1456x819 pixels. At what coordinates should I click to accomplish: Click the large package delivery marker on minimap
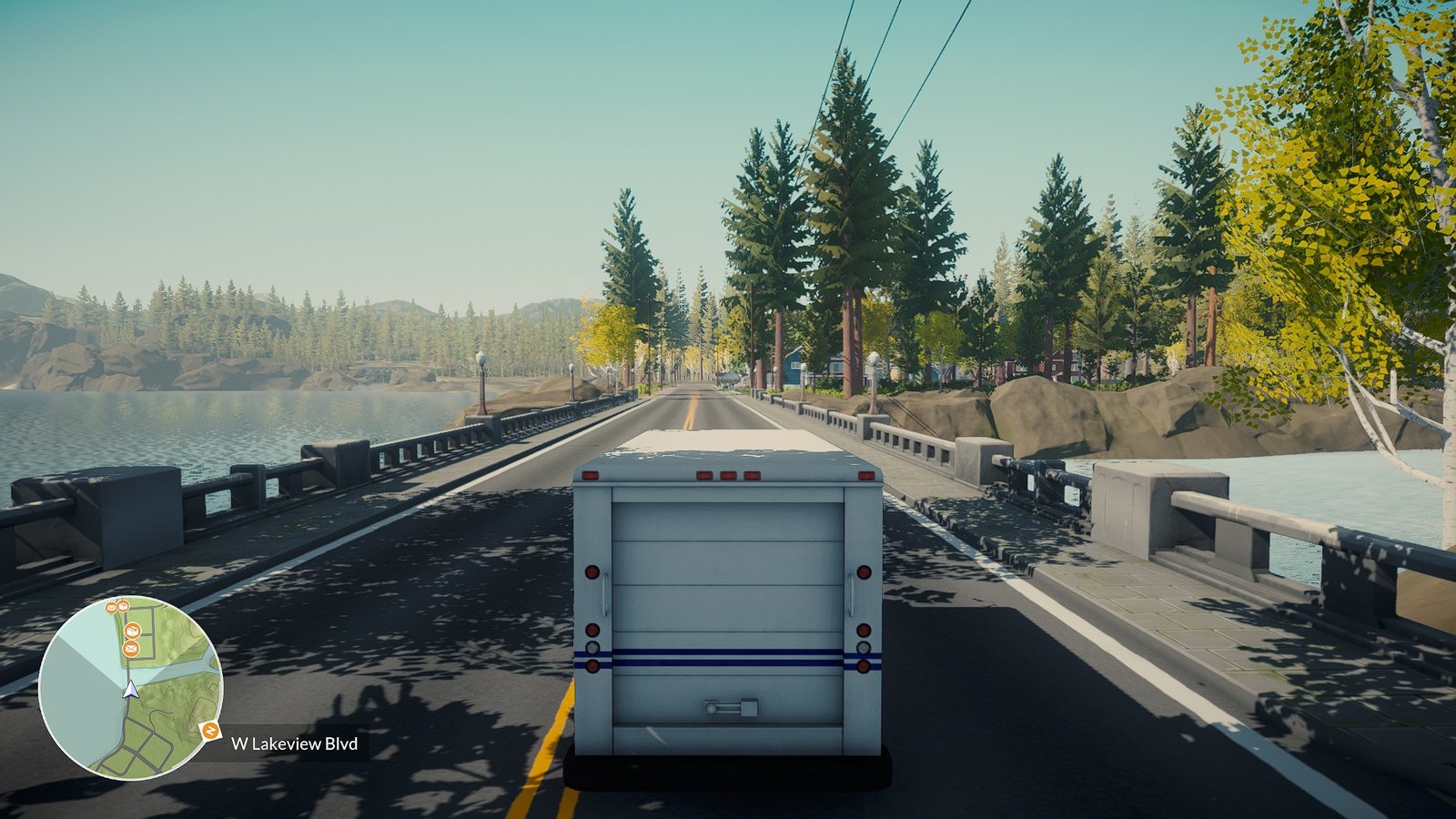pyautogui.click(x=134, y=631)
